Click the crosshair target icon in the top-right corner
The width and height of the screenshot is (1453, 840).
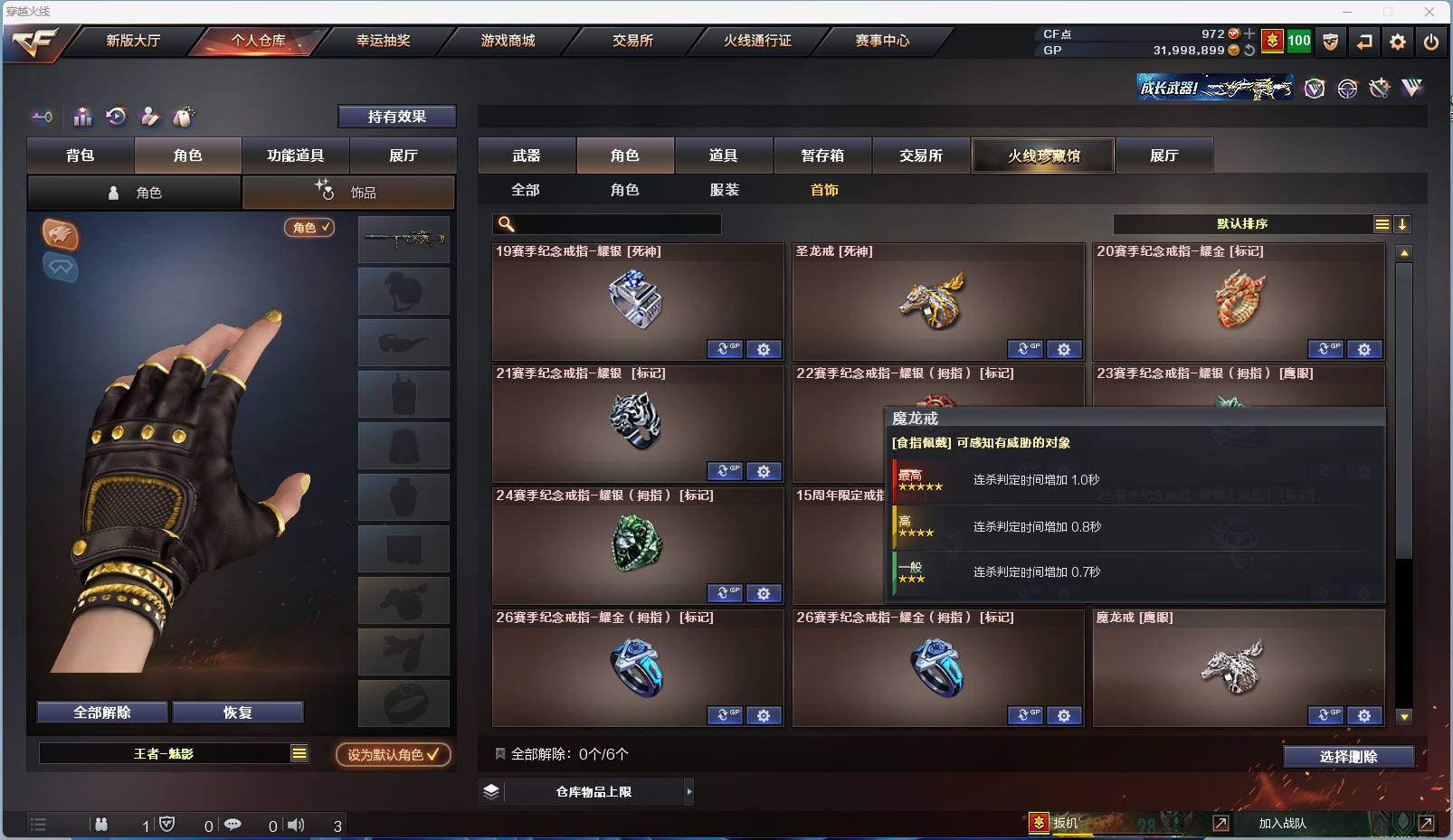coord(1347,88)
